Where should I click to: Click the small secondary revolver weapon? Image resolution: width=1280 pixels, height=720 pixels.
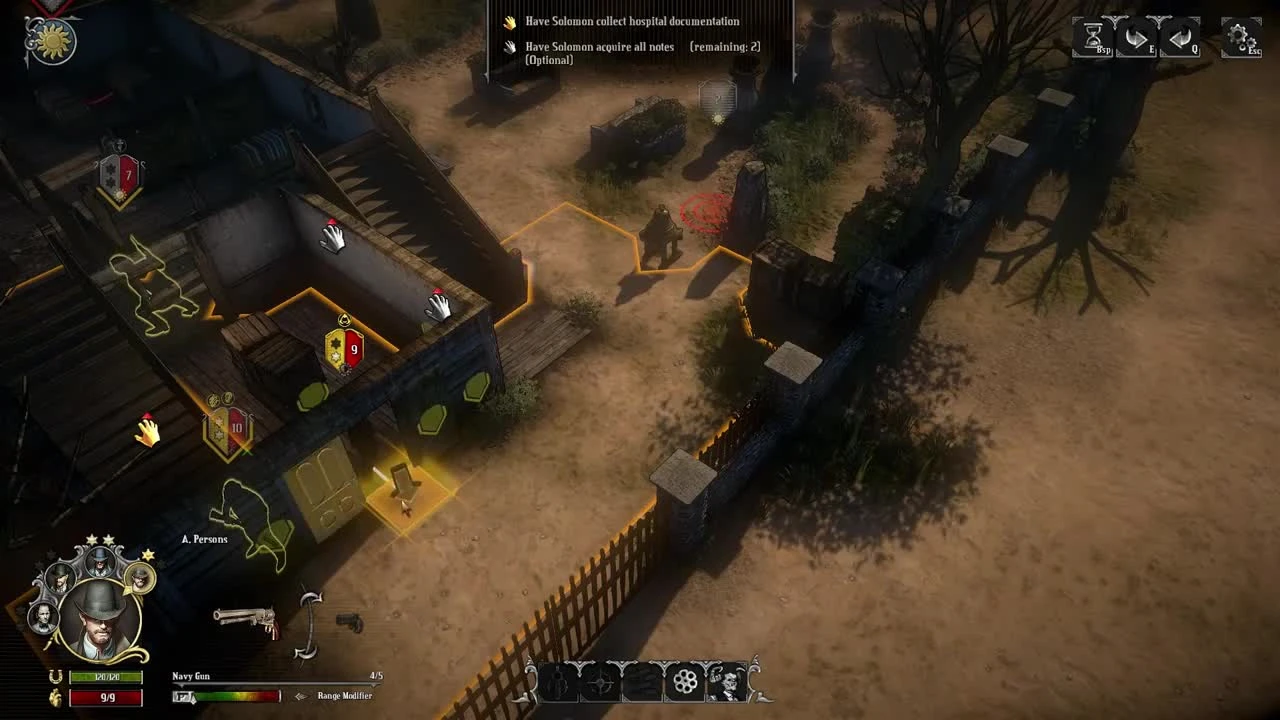tap(348, 623)
